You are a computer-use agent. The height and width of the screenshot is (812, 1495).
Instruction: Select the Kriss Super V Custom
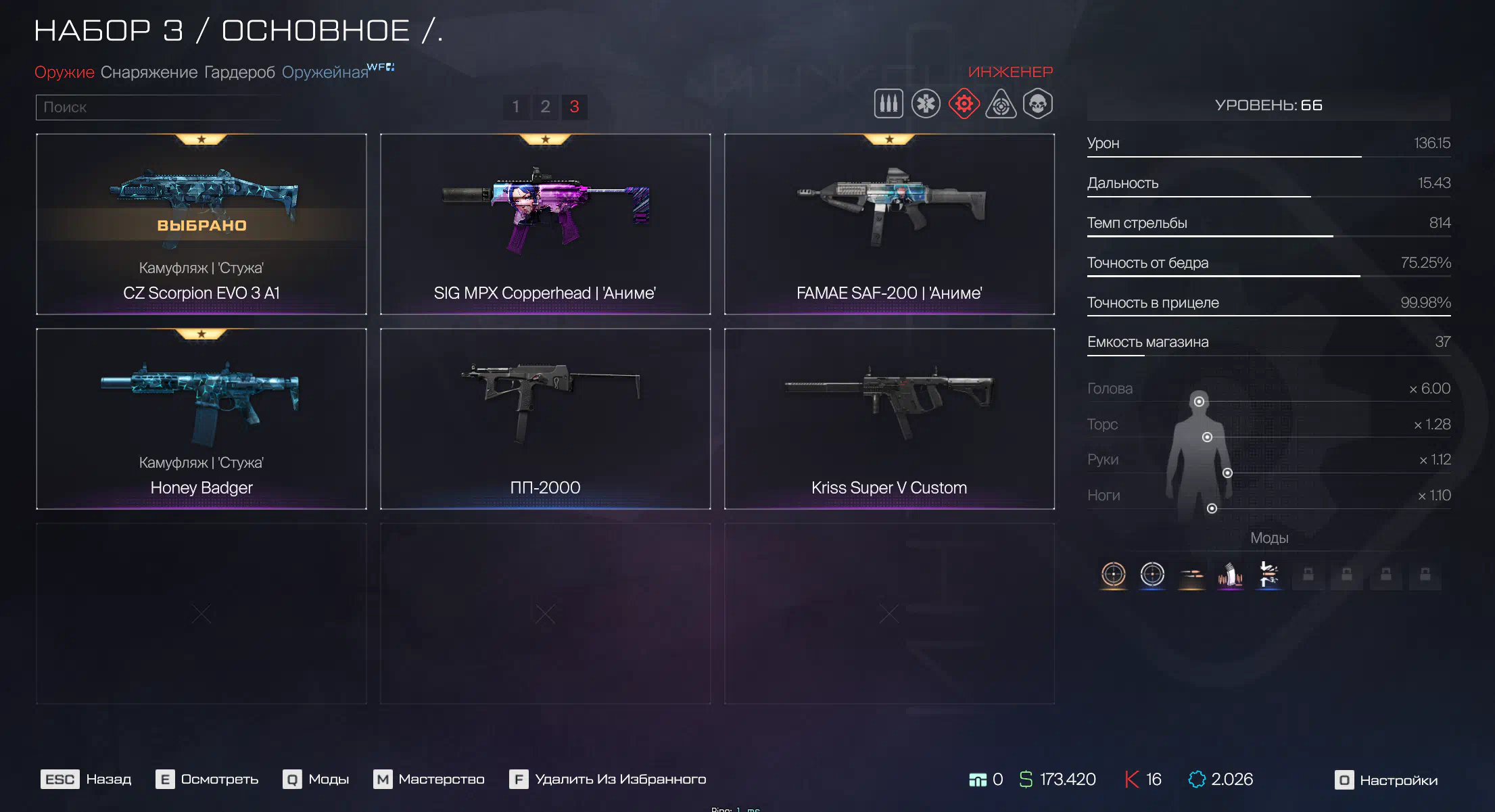pos(889,419)
